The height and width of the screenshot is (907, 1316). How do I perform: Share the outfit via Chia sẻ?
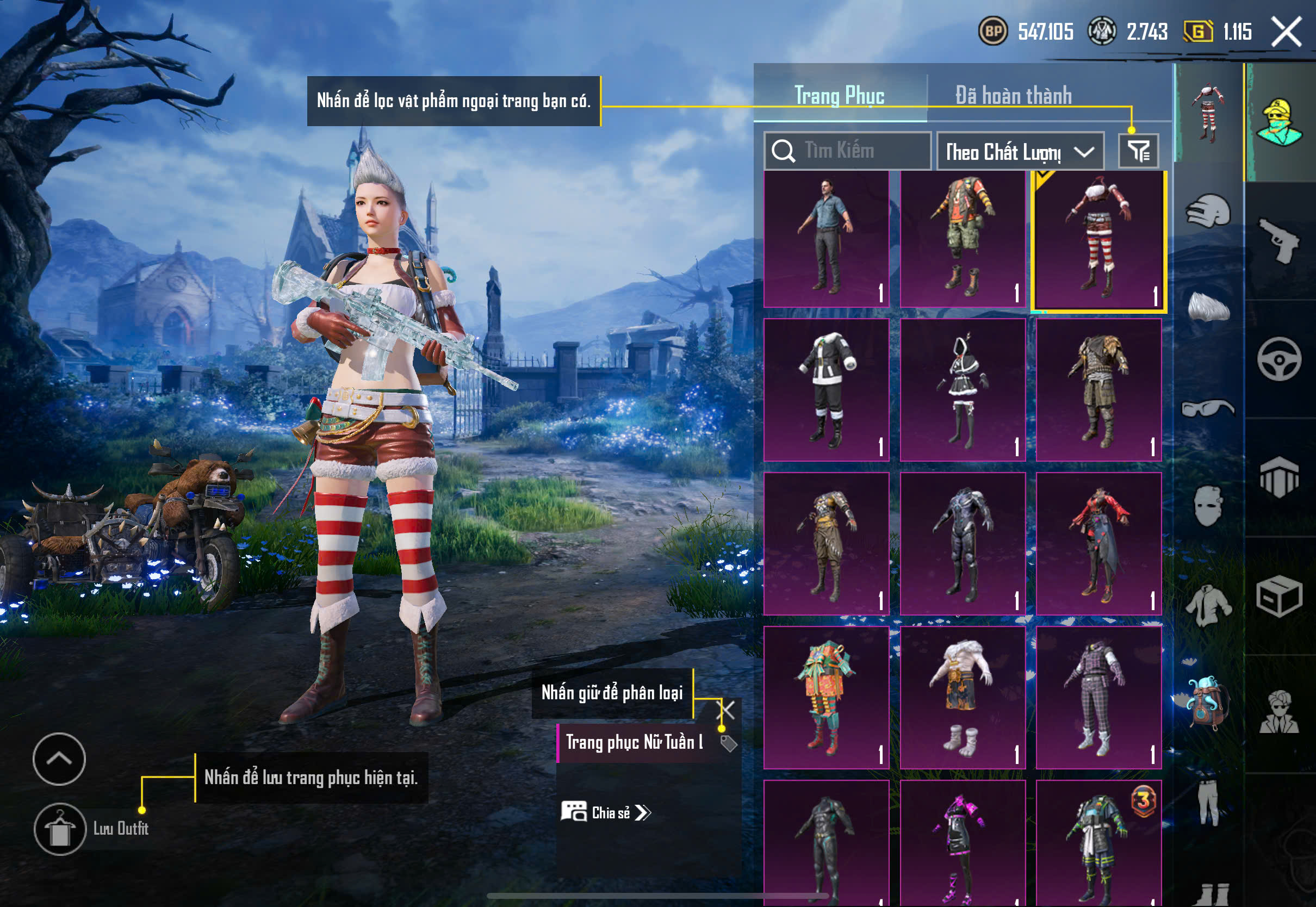coord(606,813)
